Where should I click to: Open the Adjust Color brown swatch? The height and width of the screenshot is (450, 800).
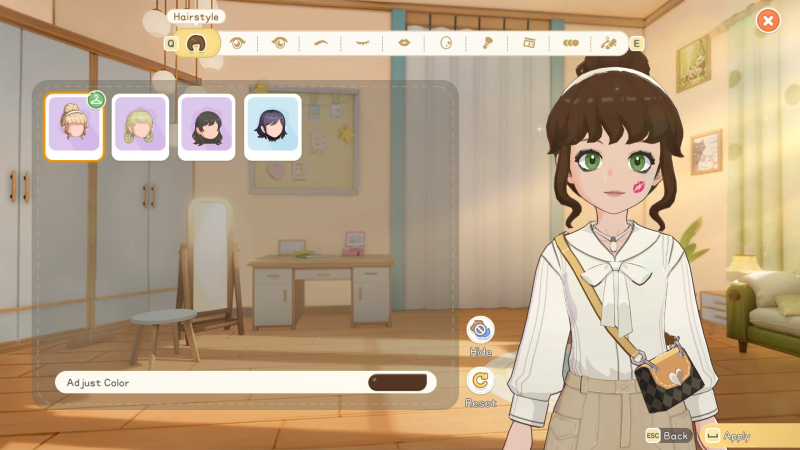[x=397, y=382]
